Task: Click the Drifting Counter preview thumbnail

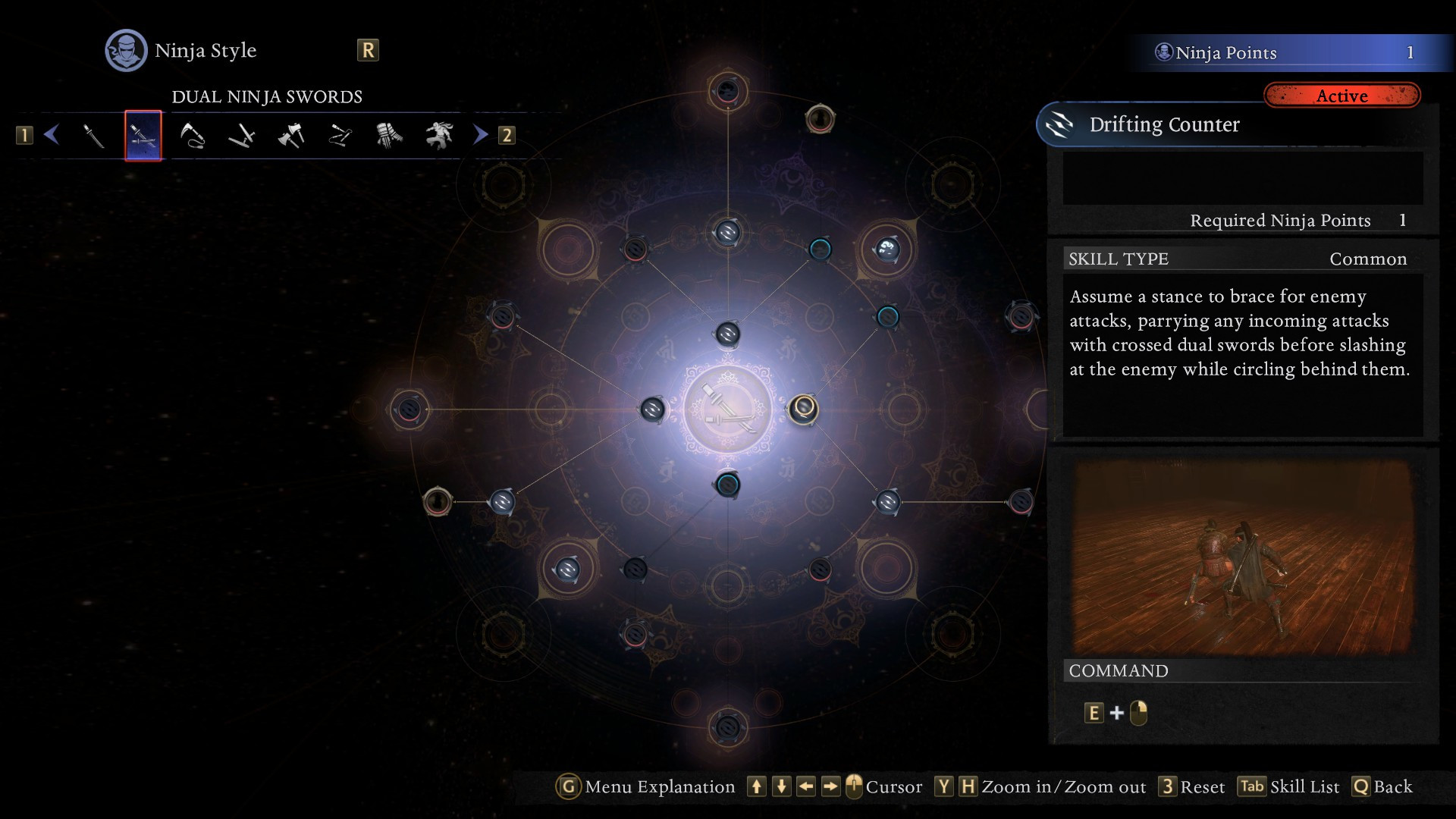Action: [1242, 556]
